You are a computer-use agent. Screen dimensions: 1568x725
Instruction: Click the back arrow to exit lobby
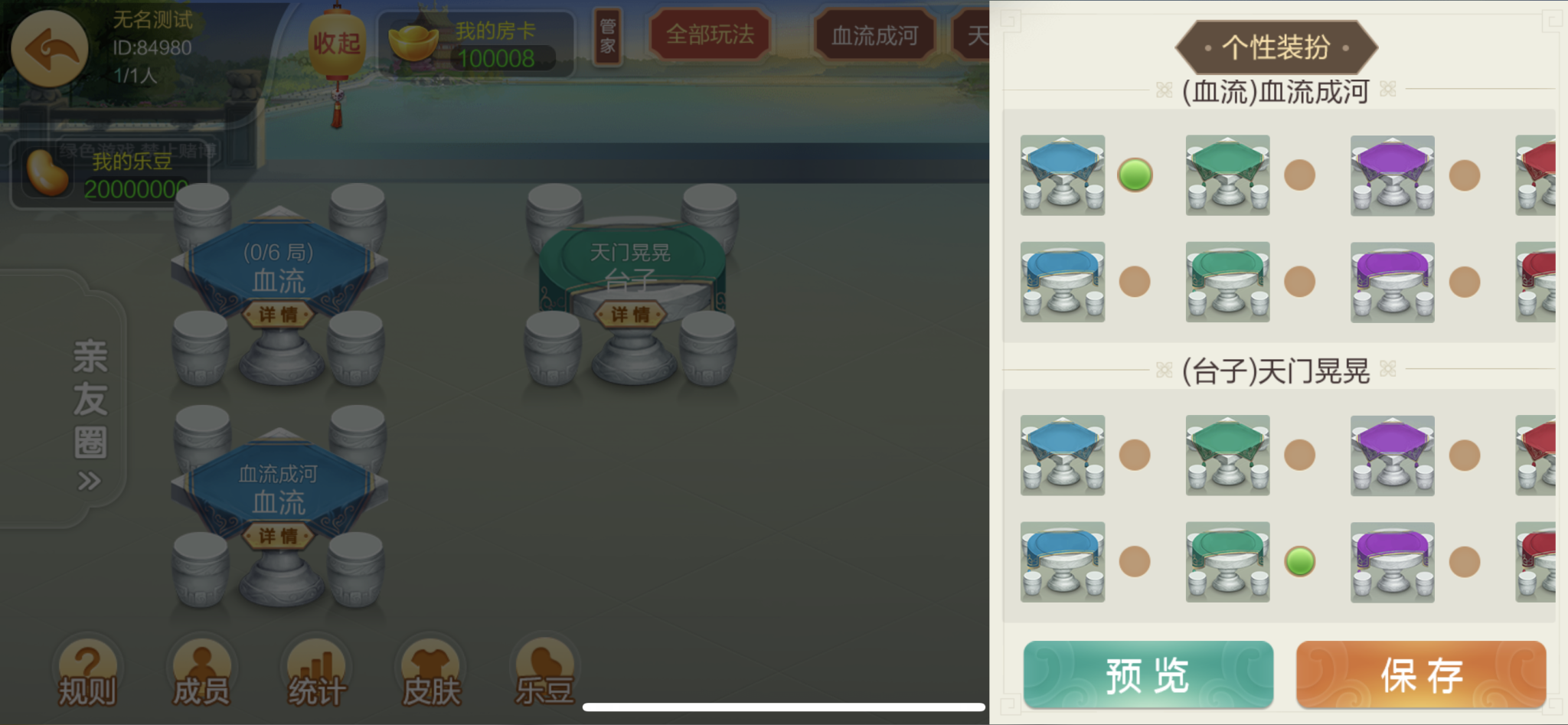pyautogui.click(x=49, y=48)
